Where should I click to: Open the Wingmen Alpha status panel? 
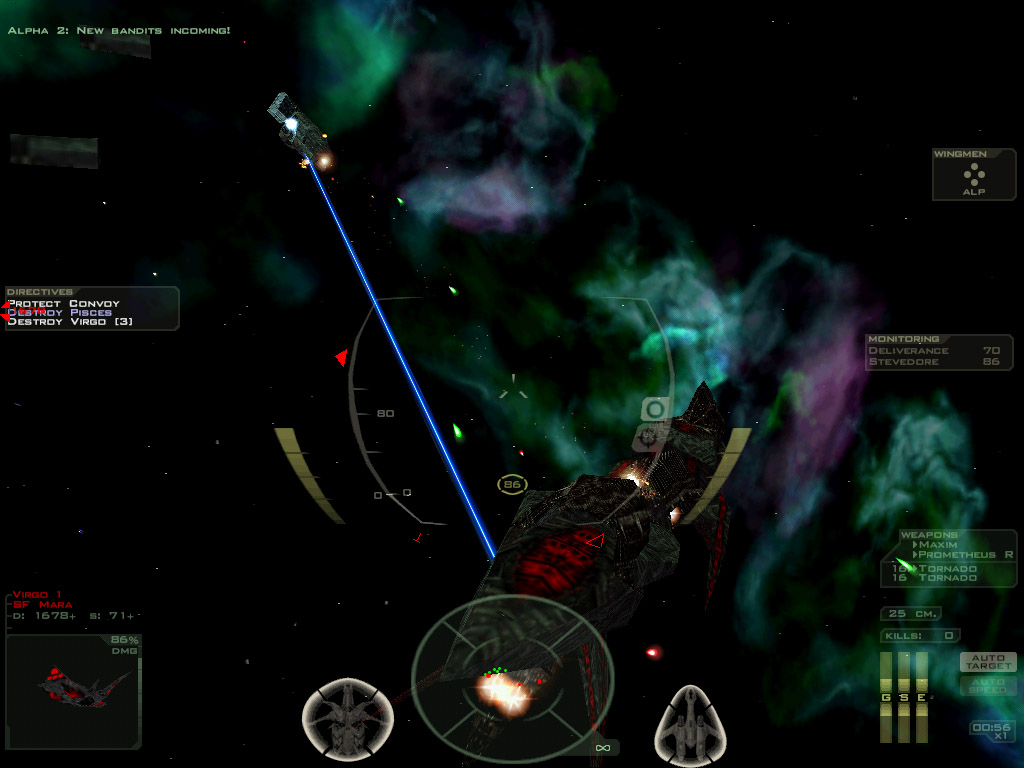(973, 175)
